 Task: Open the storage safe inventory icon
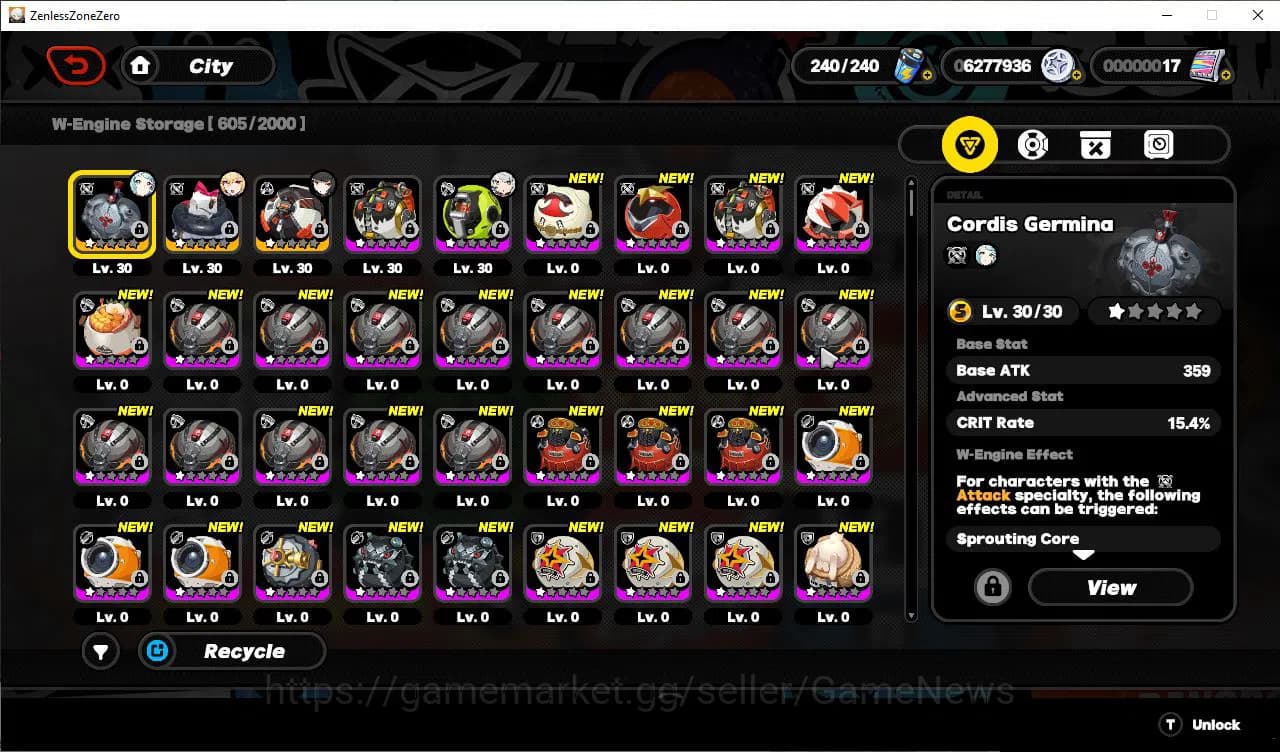click(1158, 145)
